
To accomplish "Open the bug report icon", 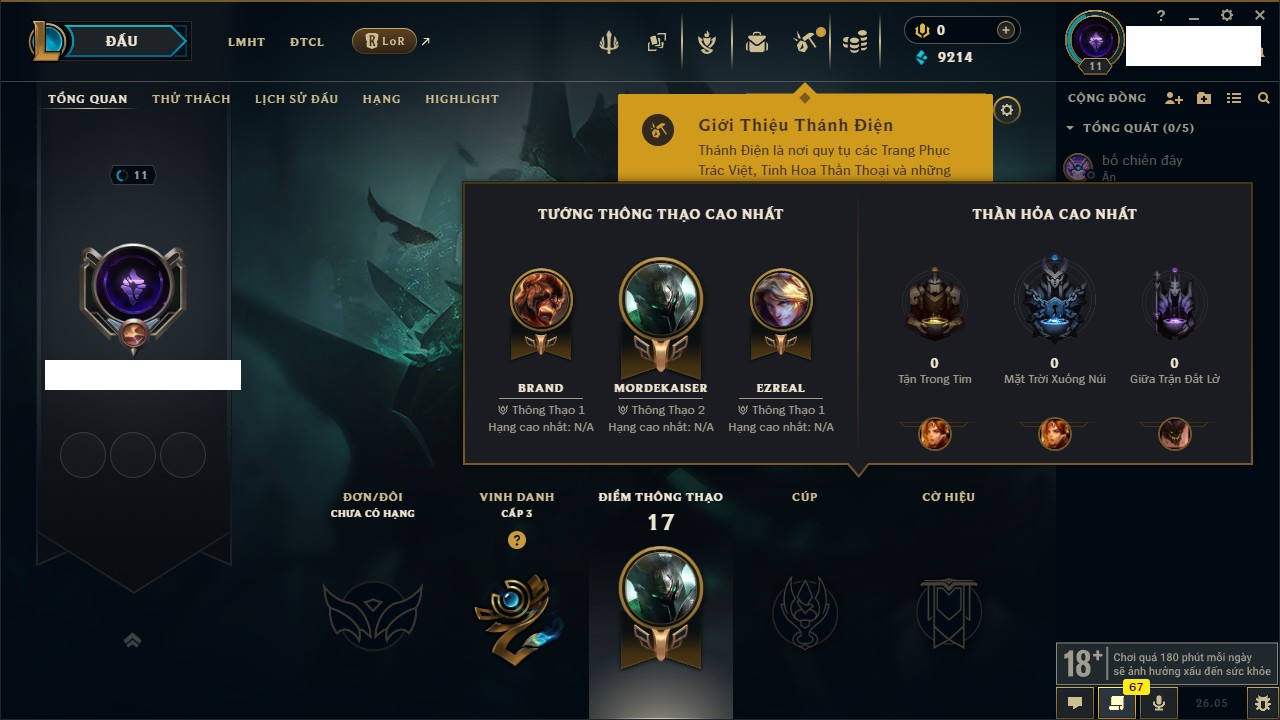I will (x=1263, y=703).
